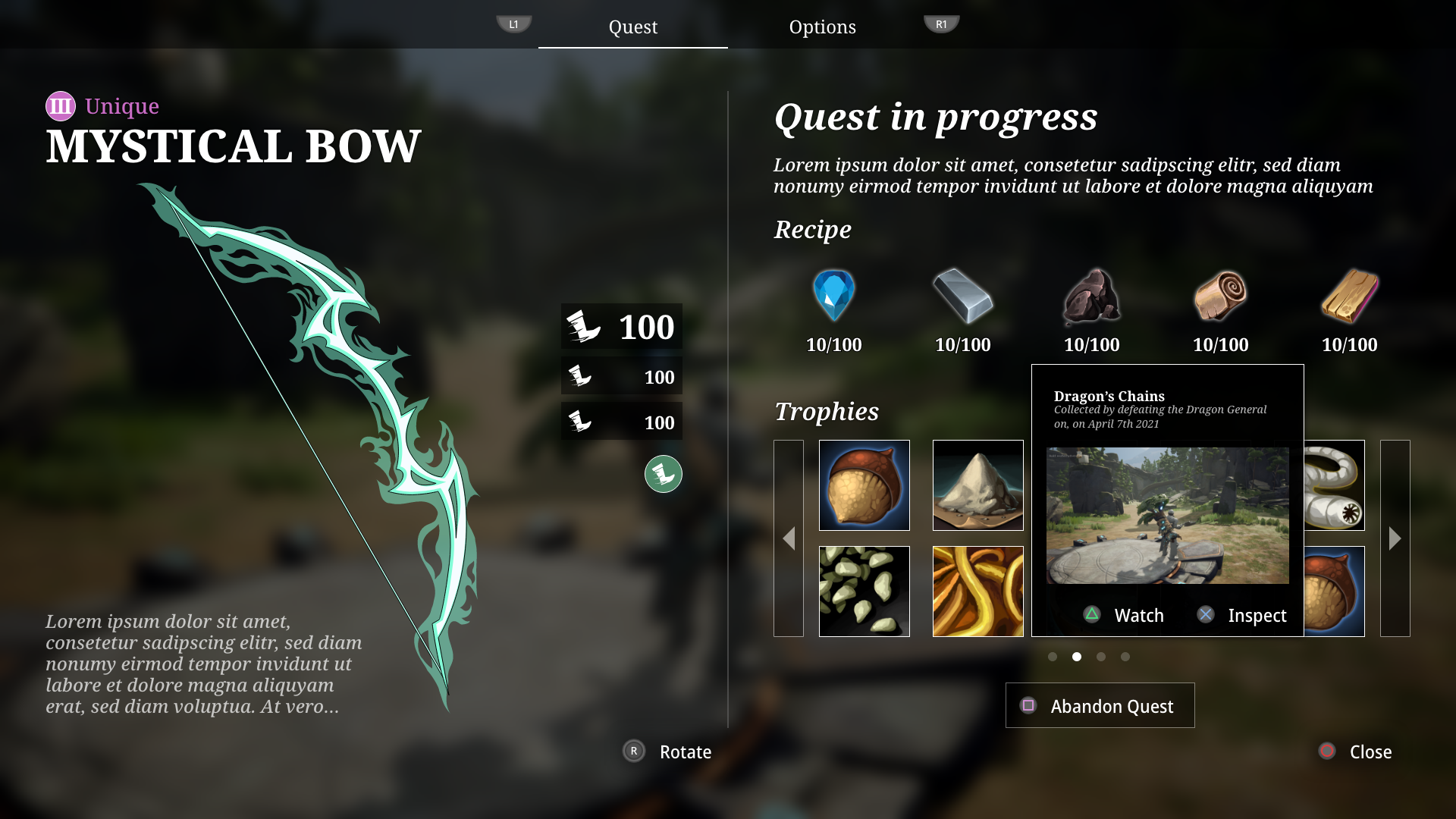Select the green seeds trophy
This screenshot has height=819, width=1456.
[864, 591]
